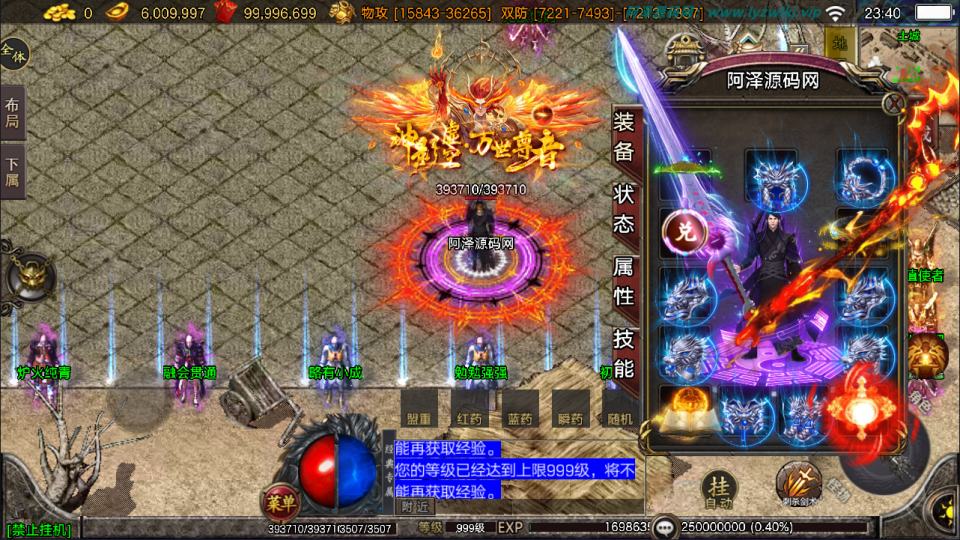Toggle the 挂 auto-battle button

[x=719, y=487]
